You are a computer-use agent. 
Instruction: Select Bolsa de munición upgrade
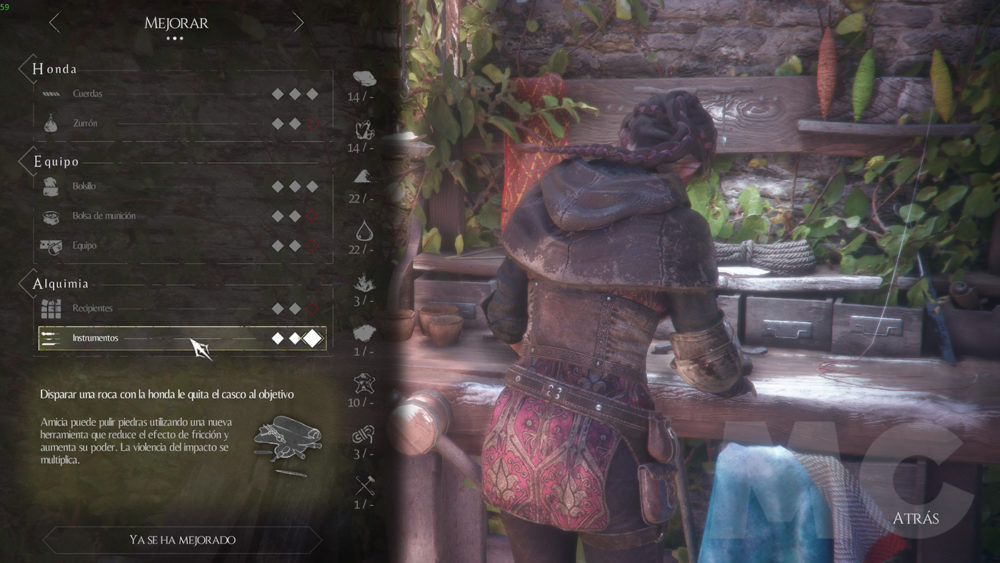[x=180, y=216]
